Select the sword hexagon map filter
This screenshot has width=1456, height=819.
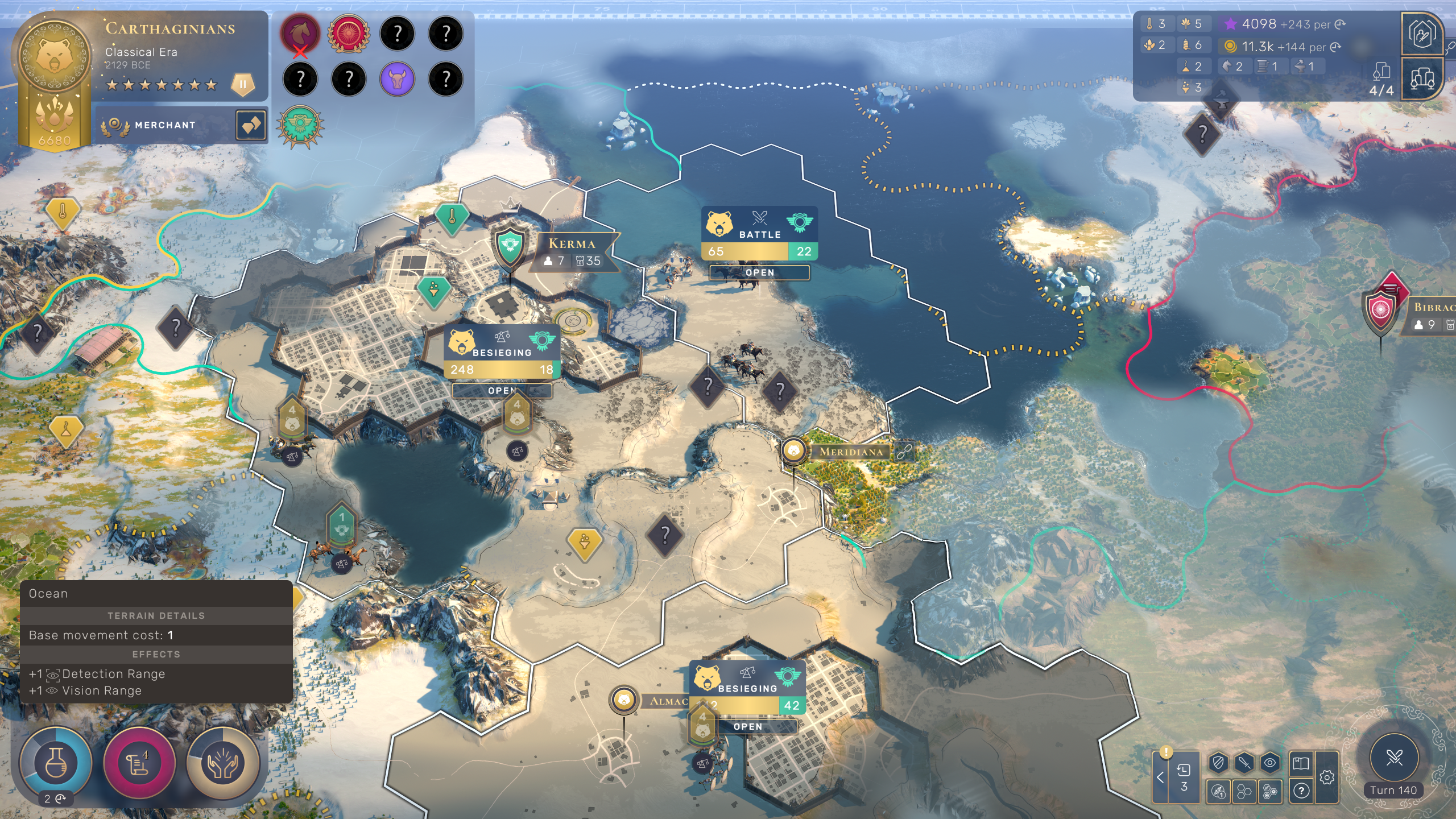(1244, 763)
